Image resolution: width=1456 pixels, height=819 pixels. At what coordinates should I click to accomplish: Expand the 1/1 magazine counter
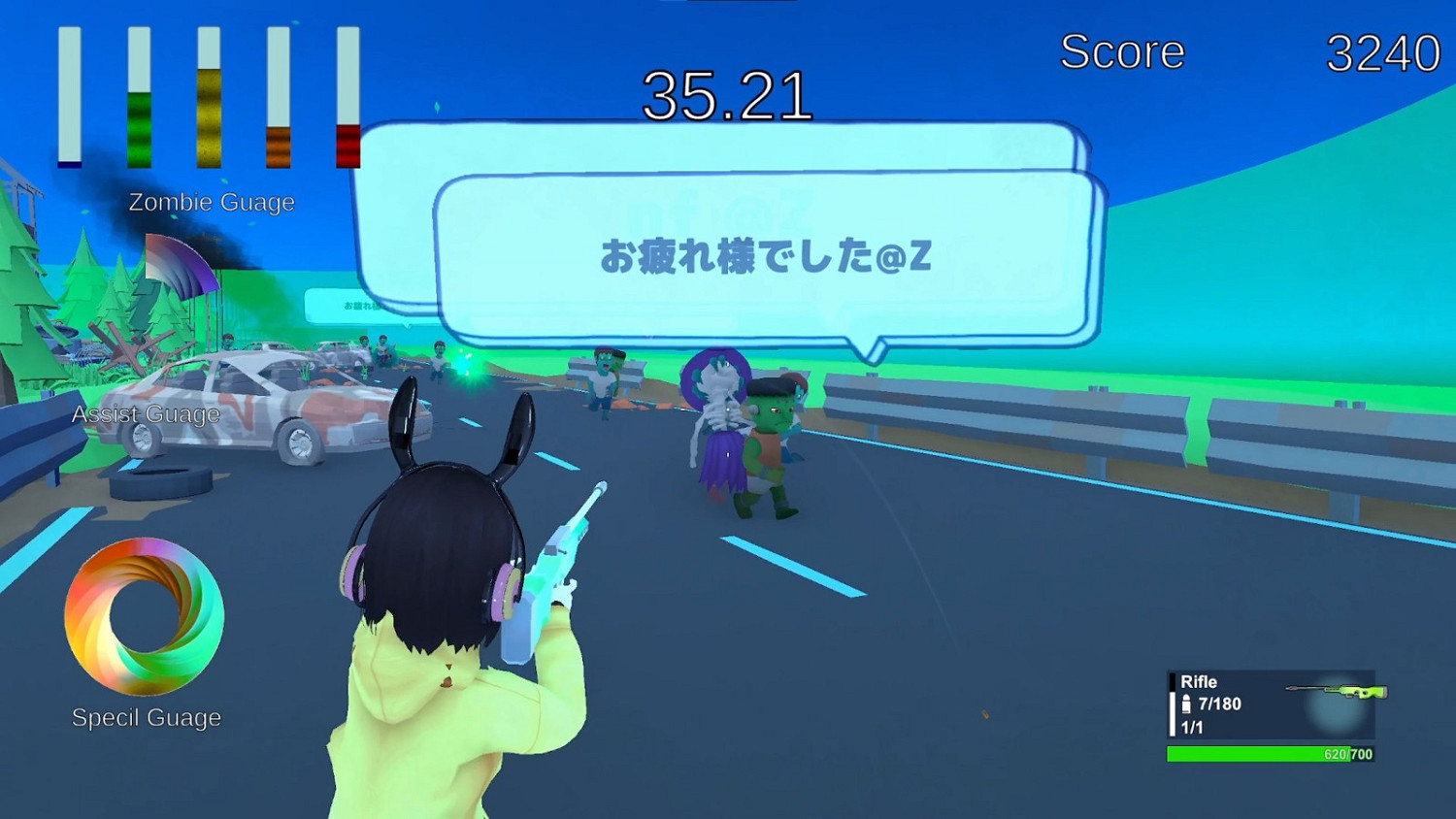click(x=1191, y=727)
